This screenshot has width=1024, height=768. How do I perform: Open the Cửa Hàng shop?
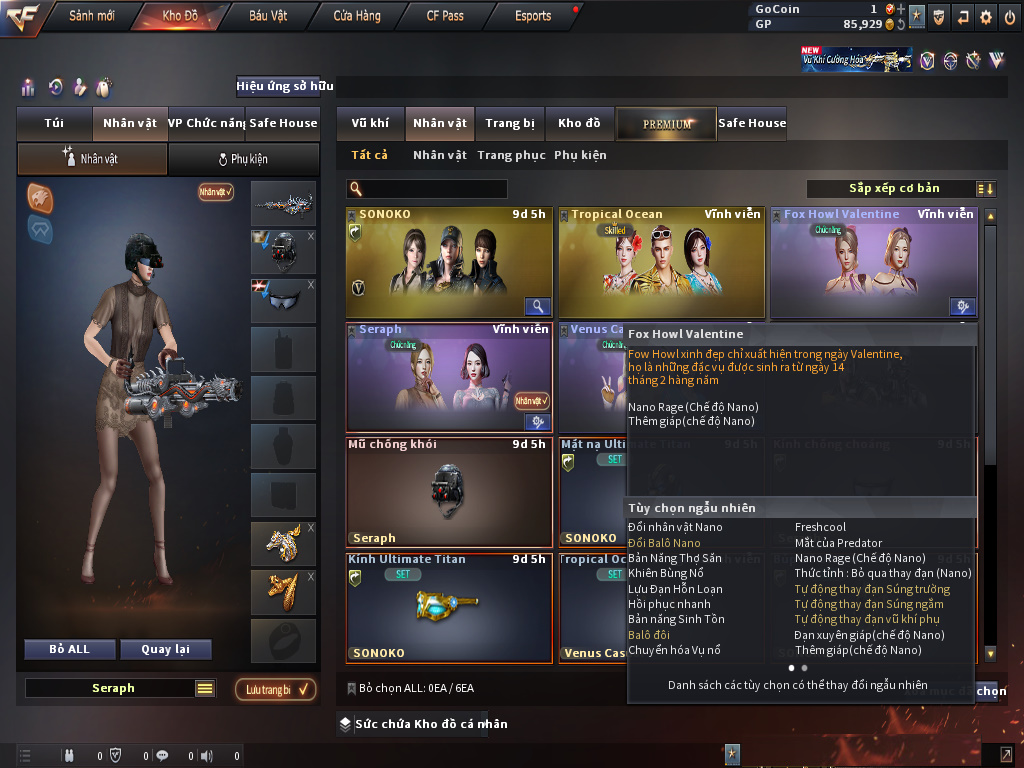[x=356, y=16]
